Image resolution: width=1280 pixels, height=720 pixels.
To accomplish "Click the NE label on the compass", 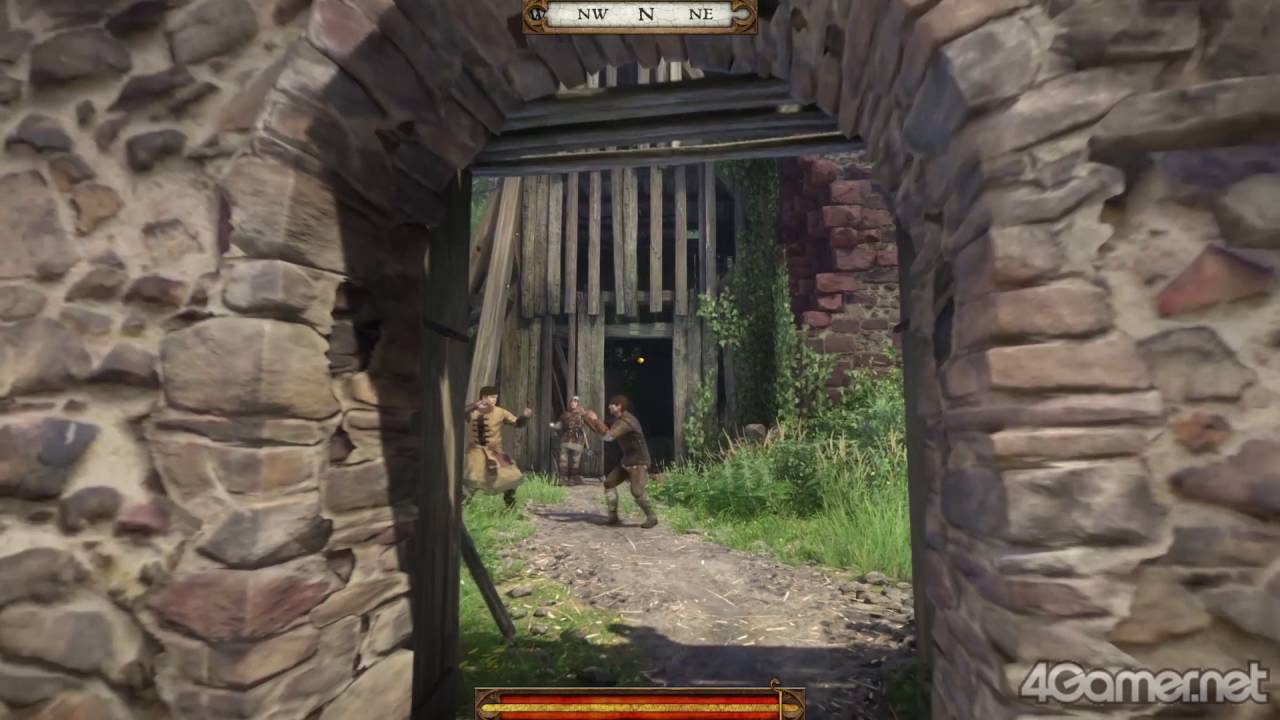I will pos(700,13).
